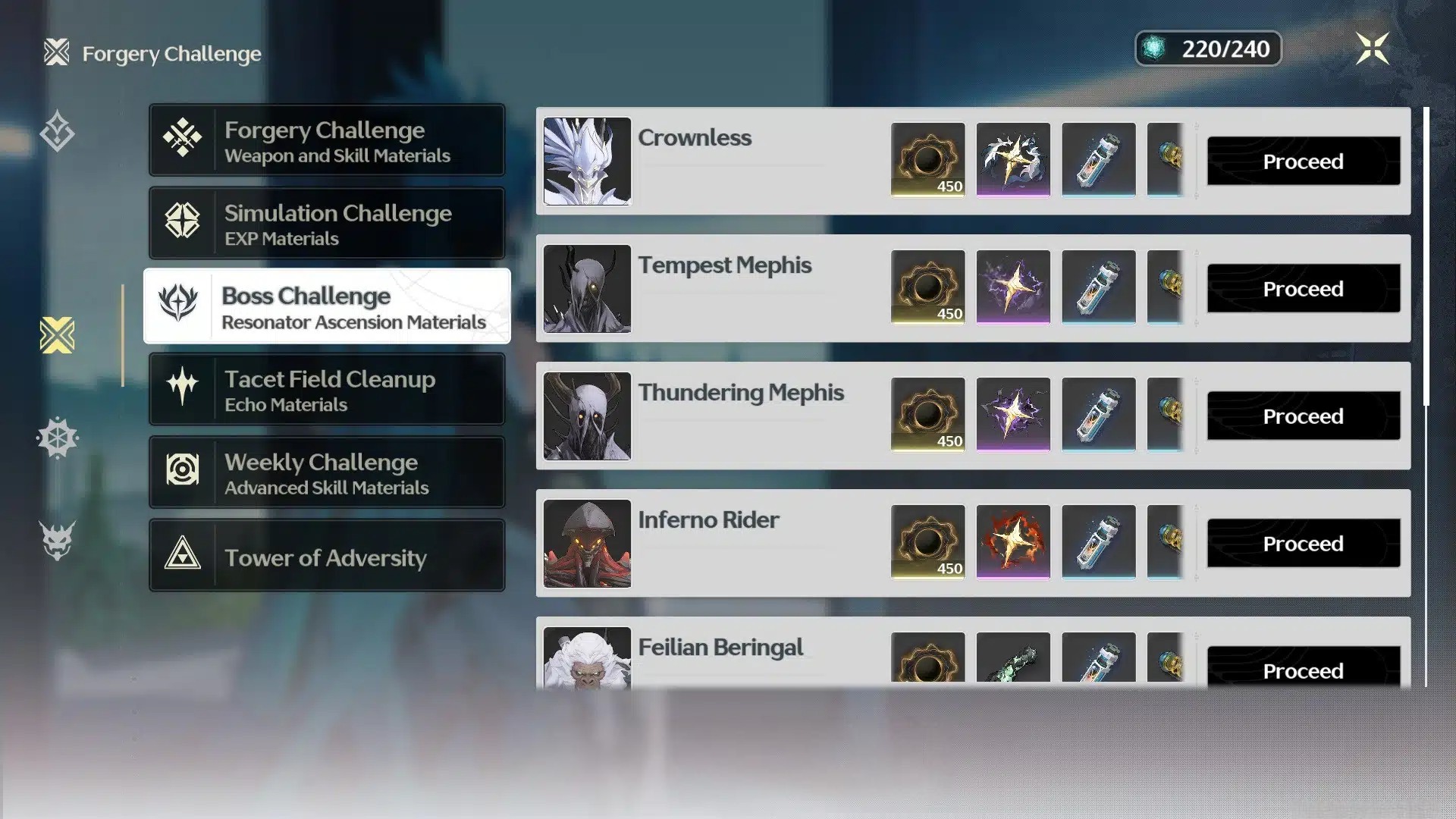Select the highlighted yellow crossed-swords sidebar icon
Viewport: 1456px width, 819px height.
click(x=58, y=335)
